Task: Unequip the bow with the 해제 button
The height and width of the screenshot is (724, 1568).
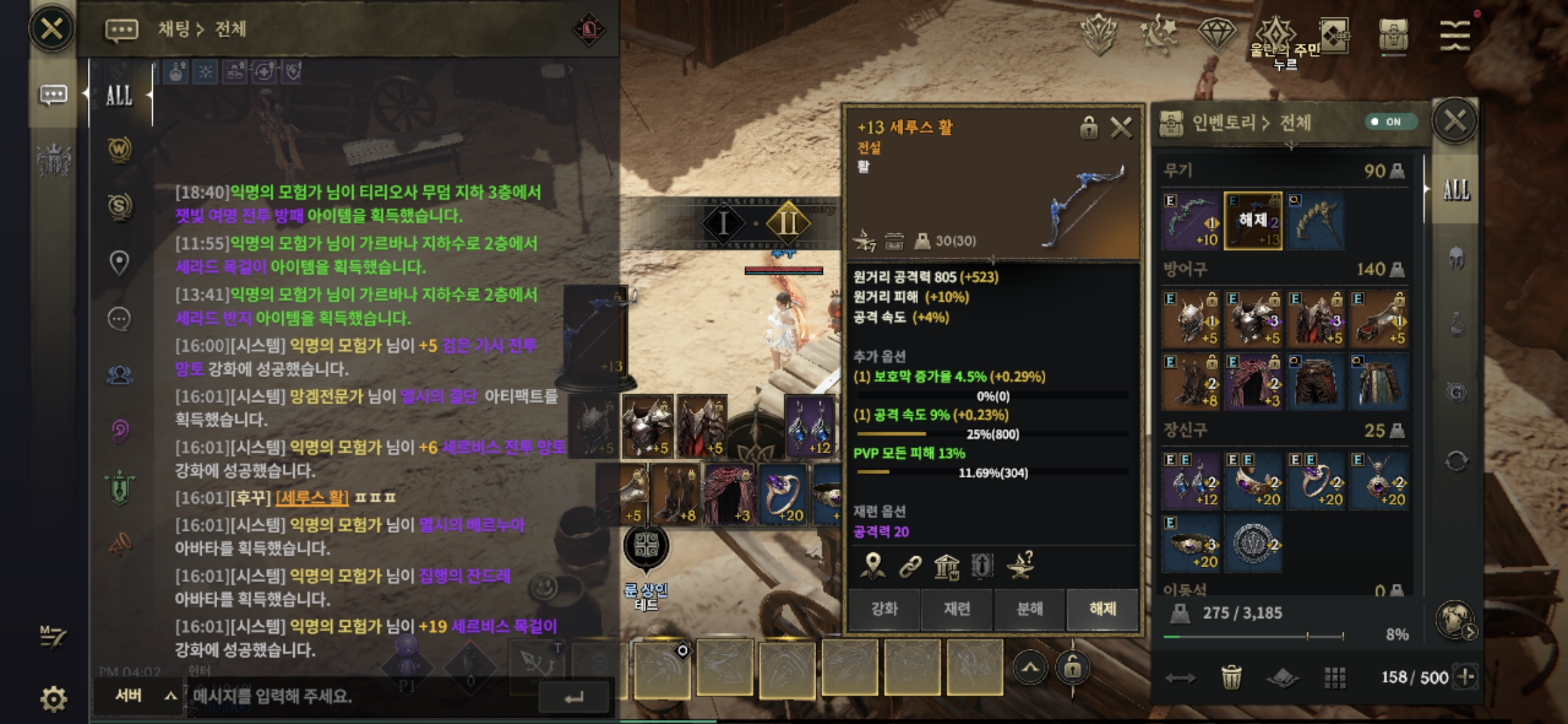Action: tap(1102, 608)
